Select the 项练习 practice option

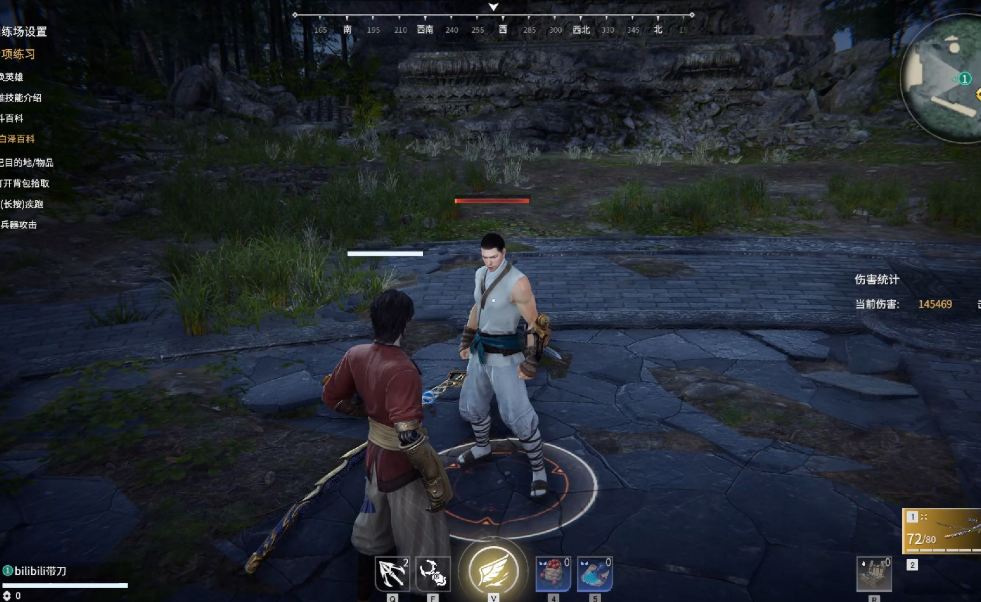[18, 54]
